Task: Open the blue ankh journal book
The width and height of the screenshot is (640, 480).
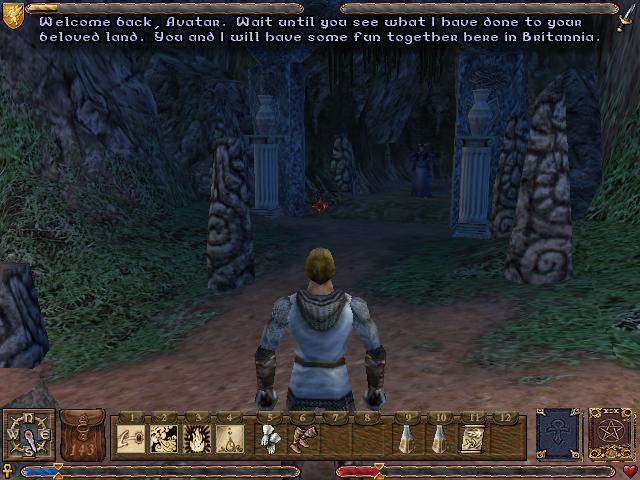Action: (557, 433)
